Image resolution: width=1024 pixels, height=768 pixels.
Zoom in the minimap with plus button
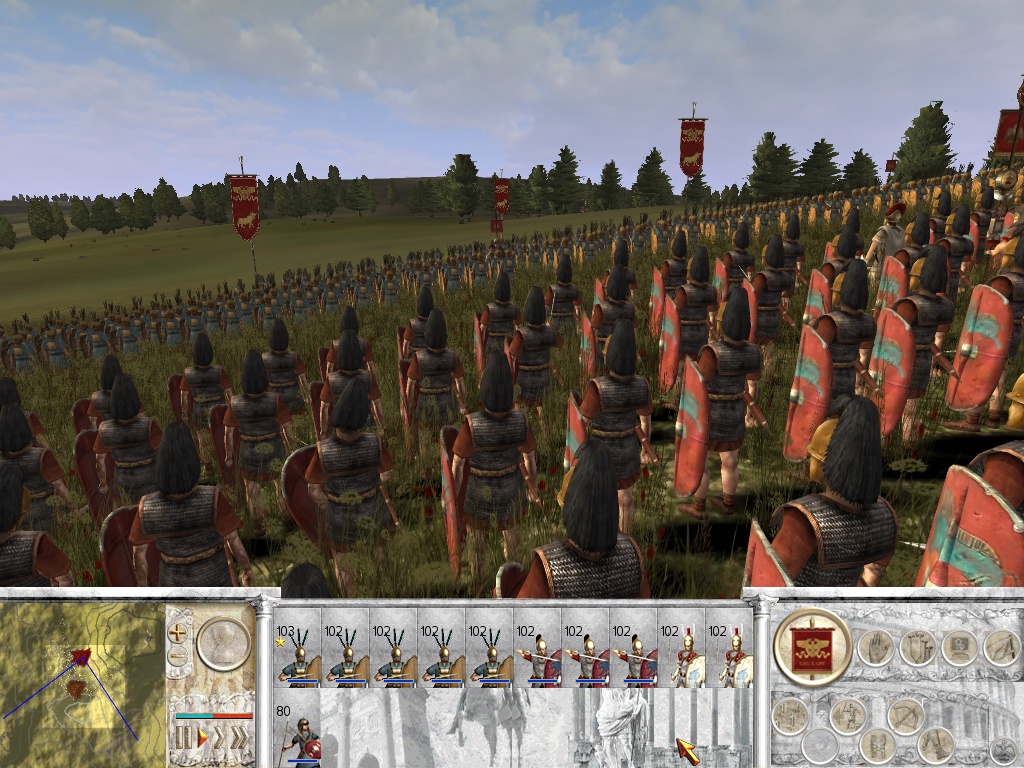click(178, 632)
